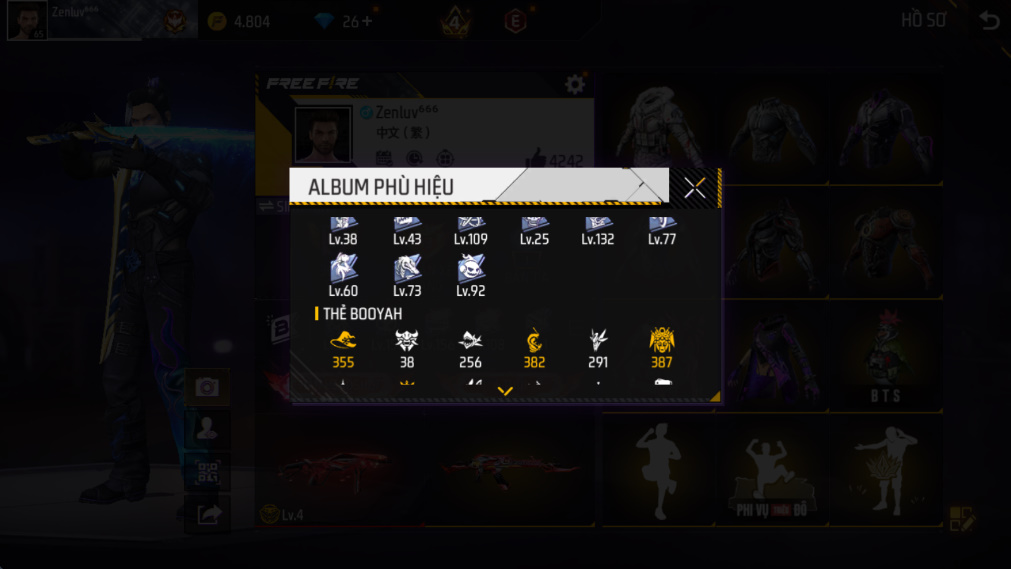Choose the shark Booyah card 256

point(471,340)
